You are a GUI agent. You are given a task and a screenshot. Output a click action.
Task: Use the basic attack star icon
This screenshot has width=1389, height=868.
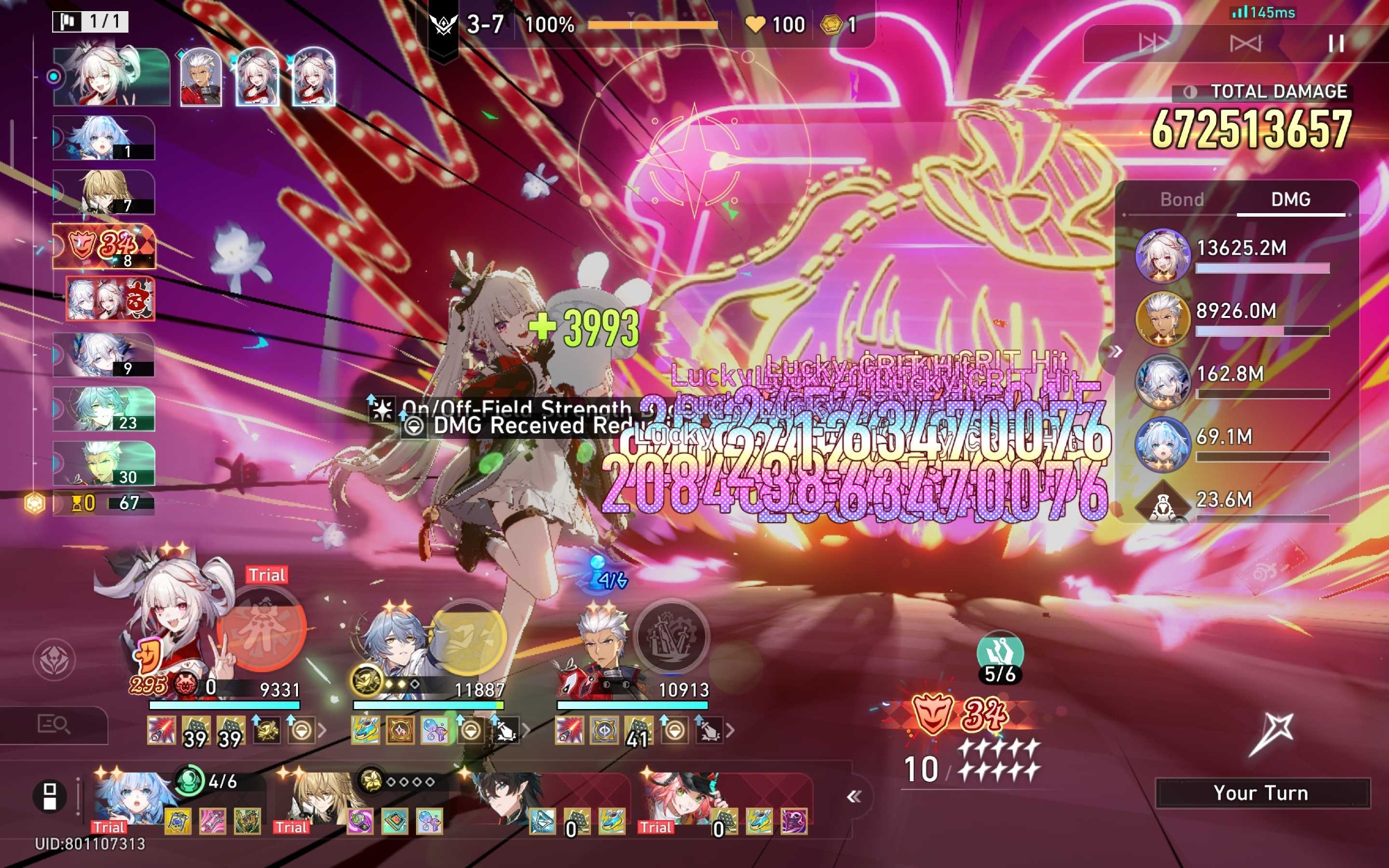click(x=1270, y=734)
